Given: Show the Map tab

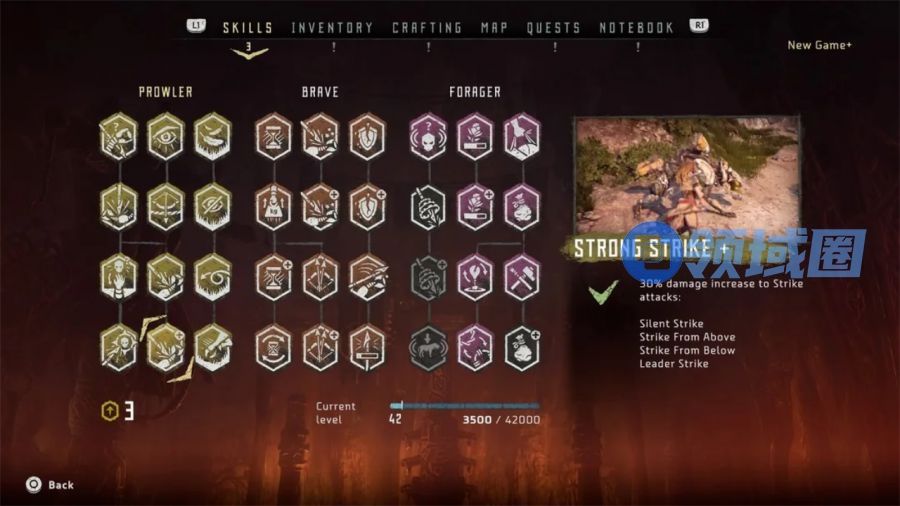Looking at the screenshot, I should click(494, 28).
